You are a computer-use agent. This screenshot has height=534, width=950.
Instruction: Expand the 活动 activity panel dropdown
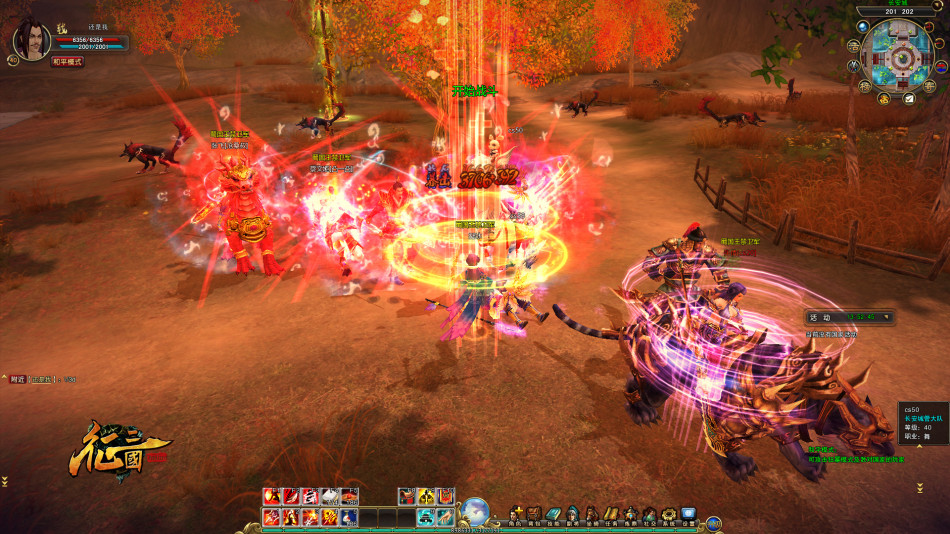coord(884,318)
